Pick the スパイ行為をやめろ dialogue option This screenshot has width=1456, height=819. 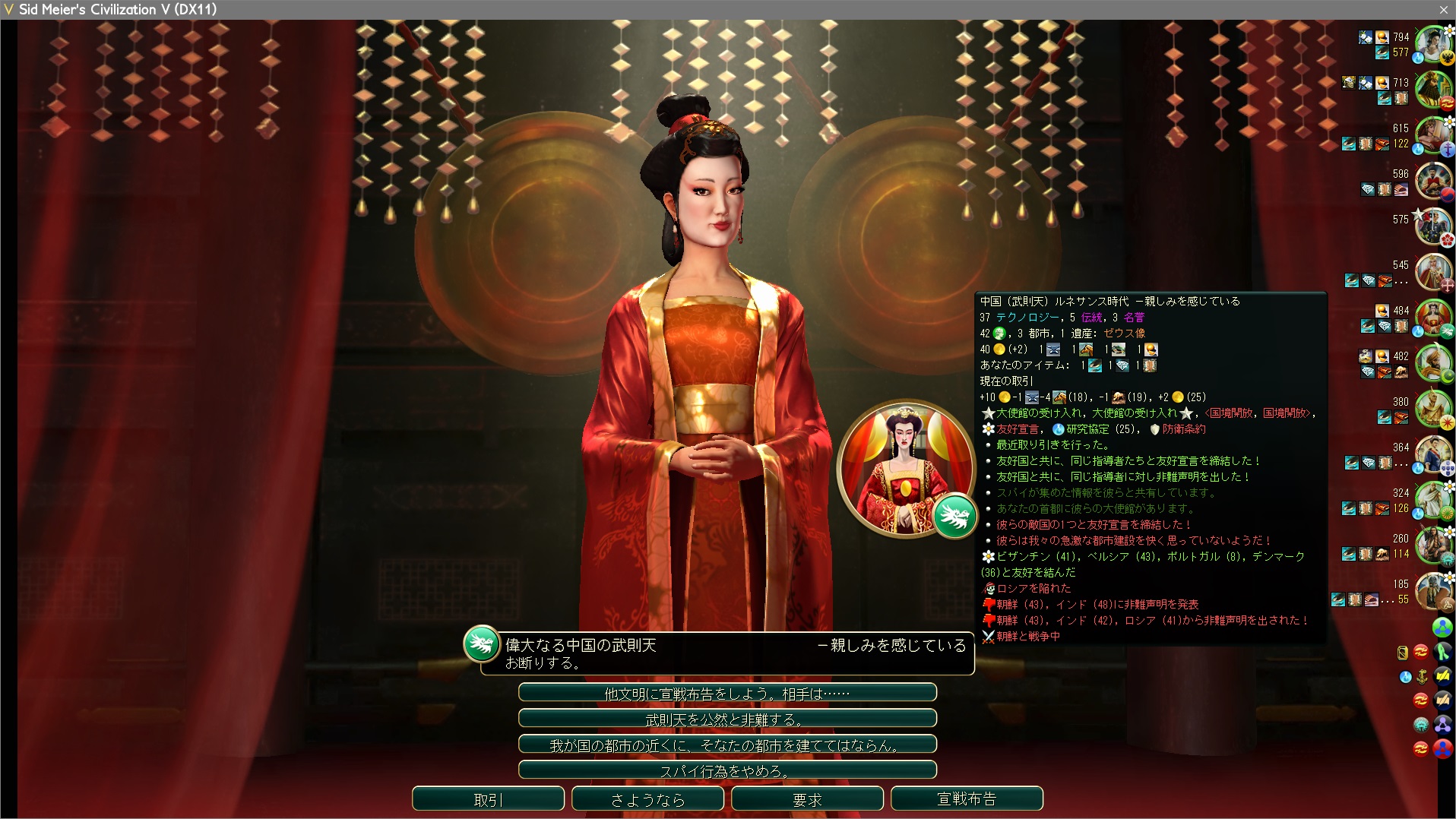(727, 770)
